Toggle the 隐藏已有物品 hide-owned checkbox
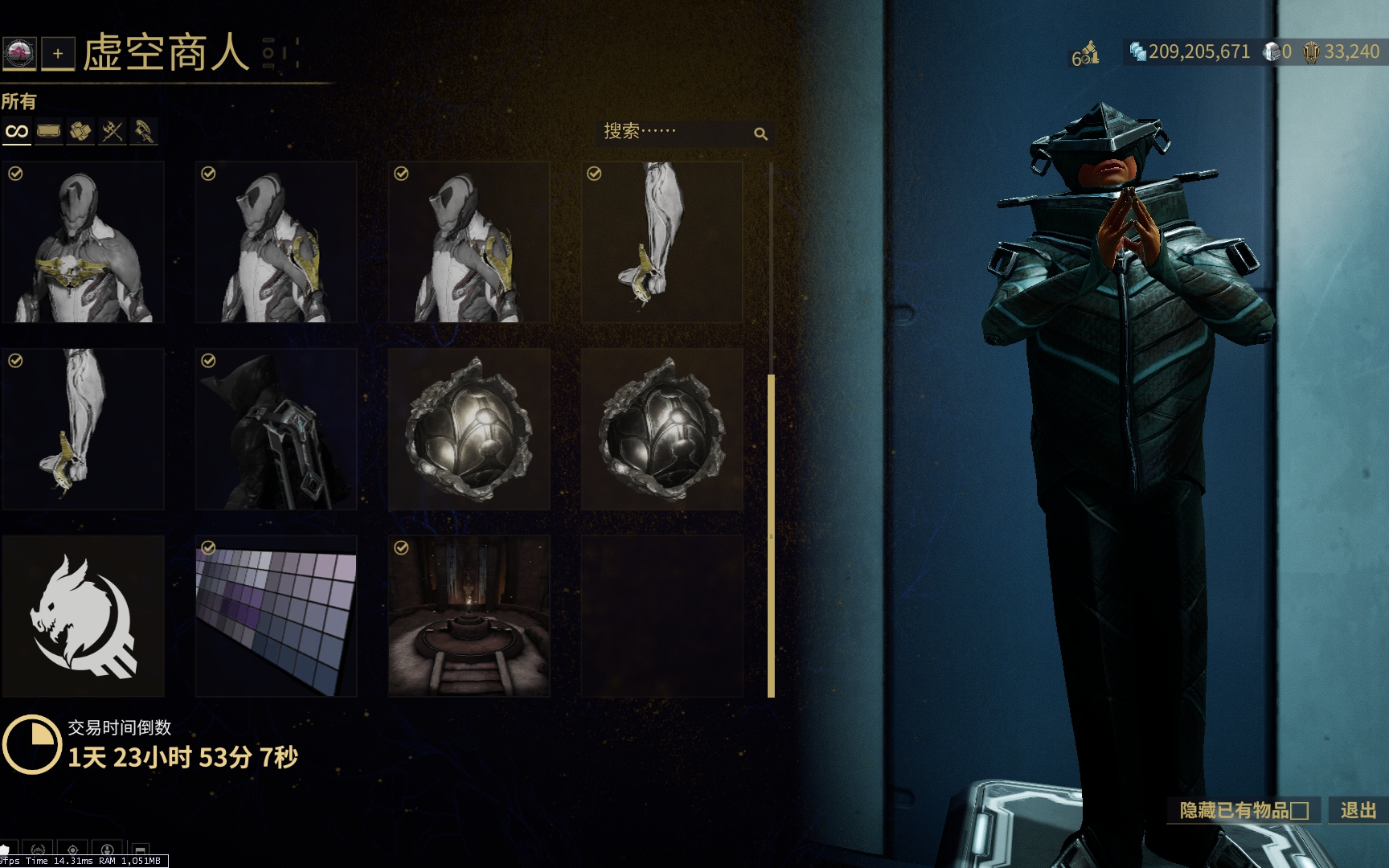The image size is (1389, 868). [1300, 811]
